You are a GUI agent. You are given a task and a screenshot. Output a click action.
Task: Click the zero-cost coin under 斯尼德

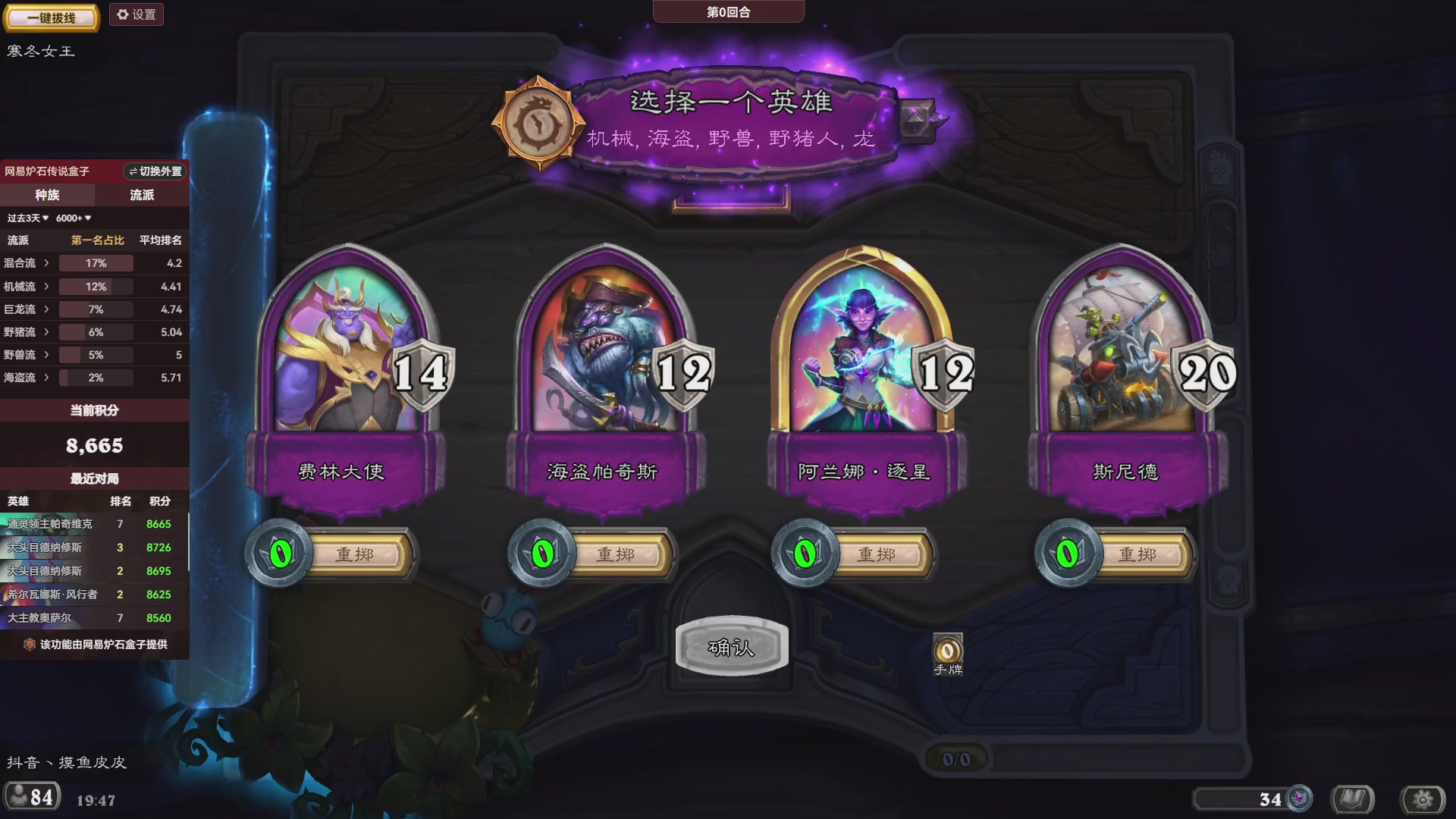point(1065,554)
